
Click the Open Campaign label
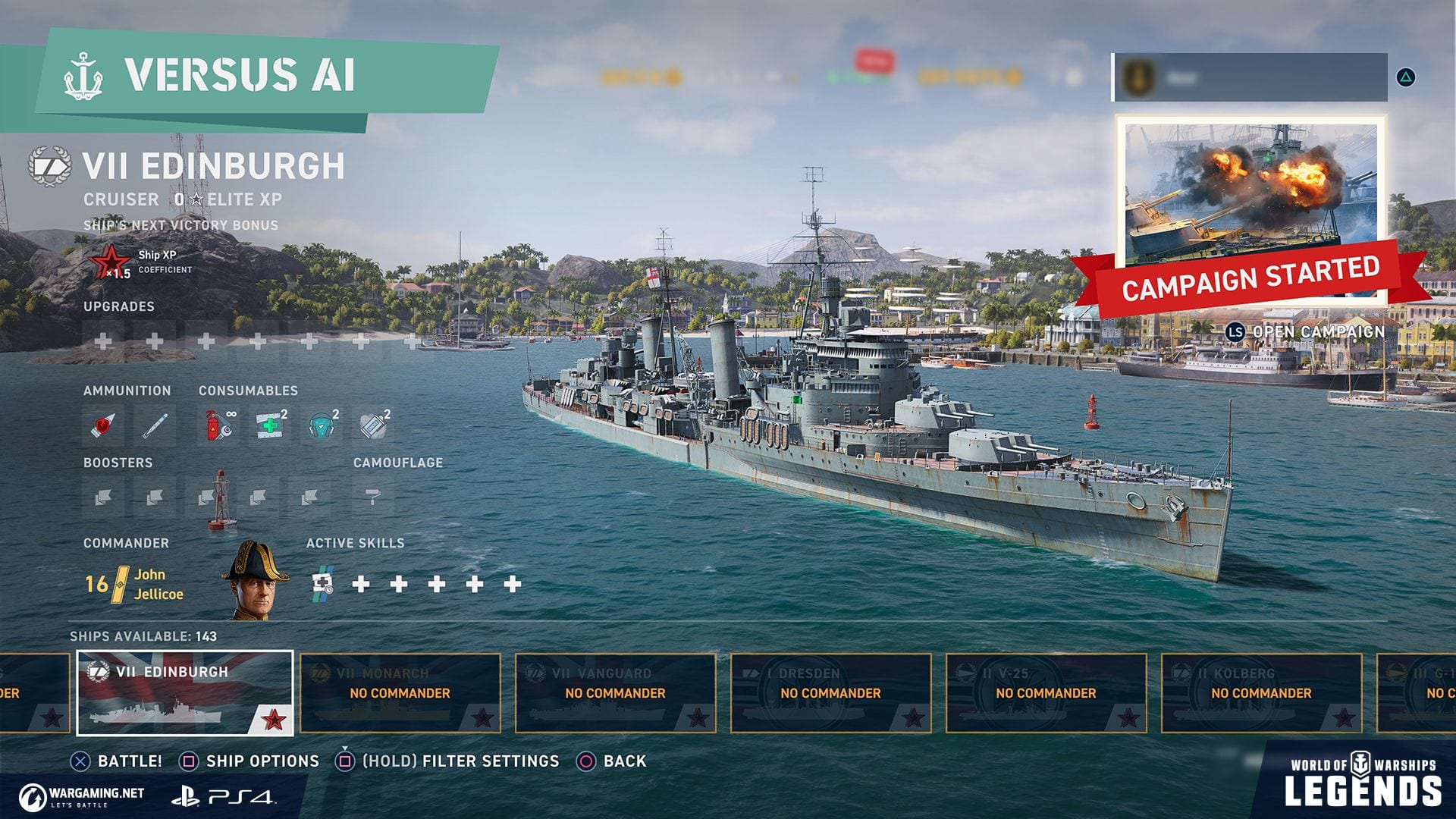coord(1318,332)
